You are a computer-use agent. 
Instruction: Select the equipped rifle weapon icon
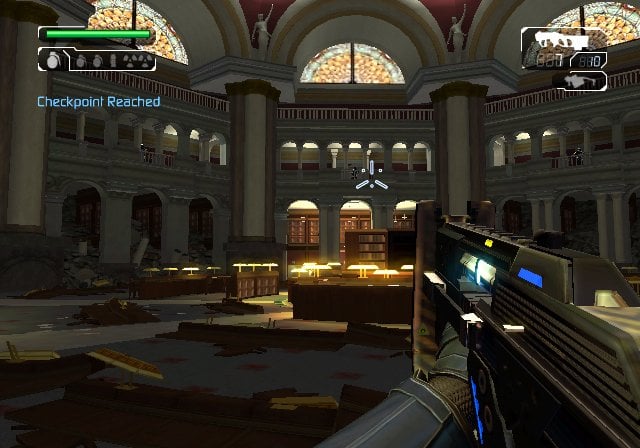tap(562, 40)
